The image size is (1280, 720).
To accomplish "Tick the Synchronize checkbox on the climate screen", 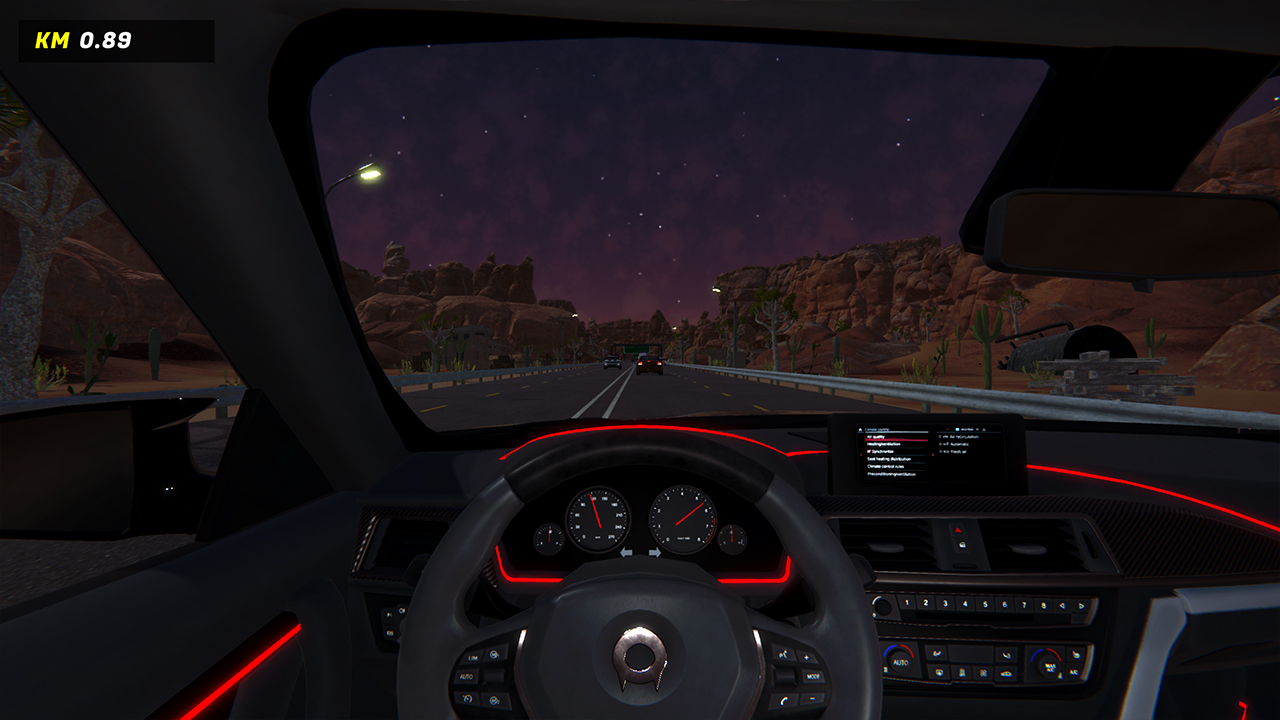I will tap(869, 452).
